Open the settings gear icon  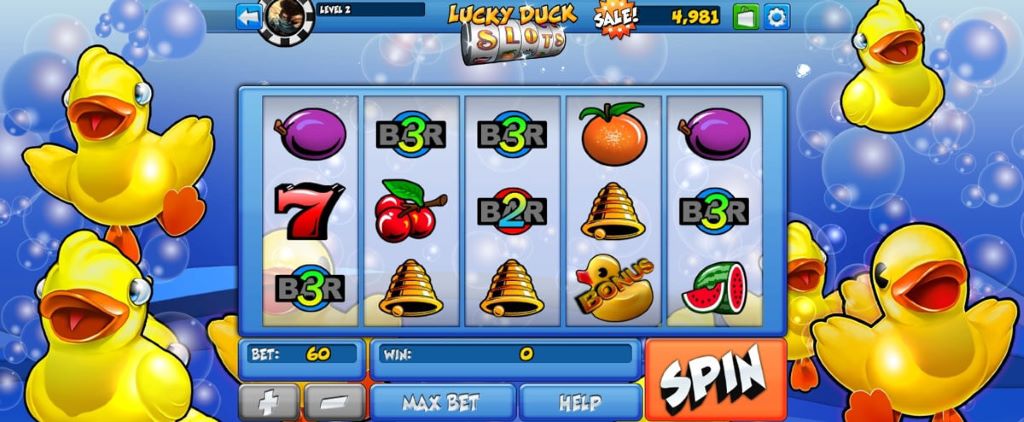[x=777, y=16]
